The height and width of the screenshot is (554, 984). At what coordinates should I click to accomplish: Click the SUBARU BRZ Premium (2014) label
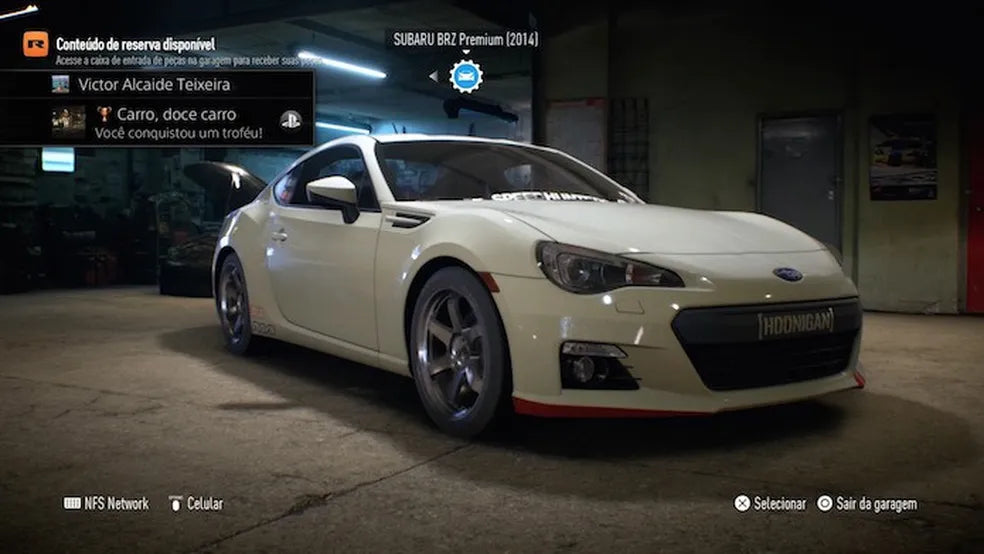point(465,39)
